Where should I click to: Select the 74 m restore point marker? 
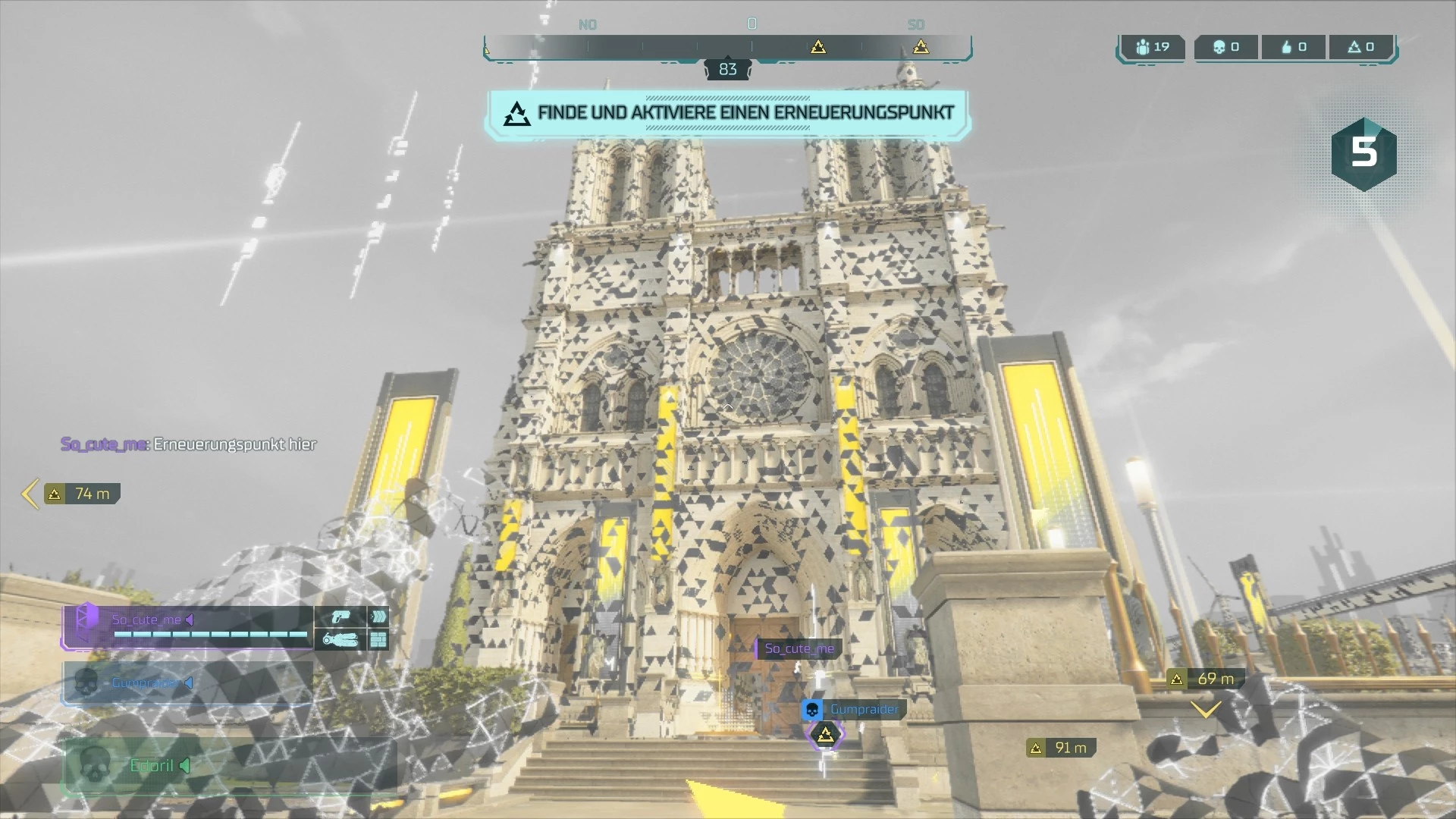(x=82, y=494)
